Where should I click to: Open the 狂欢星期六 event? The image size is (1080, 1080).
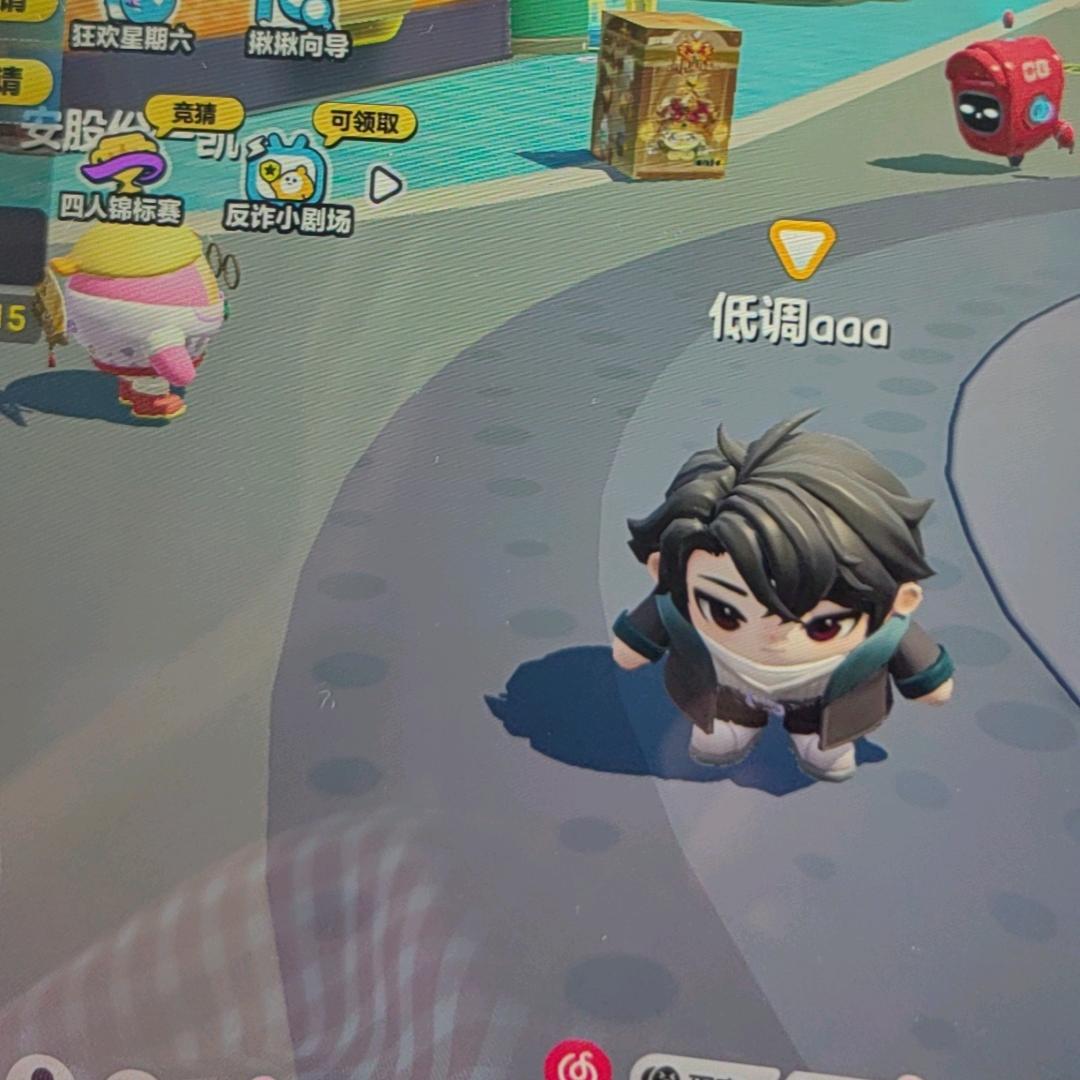tap(131, 22)
